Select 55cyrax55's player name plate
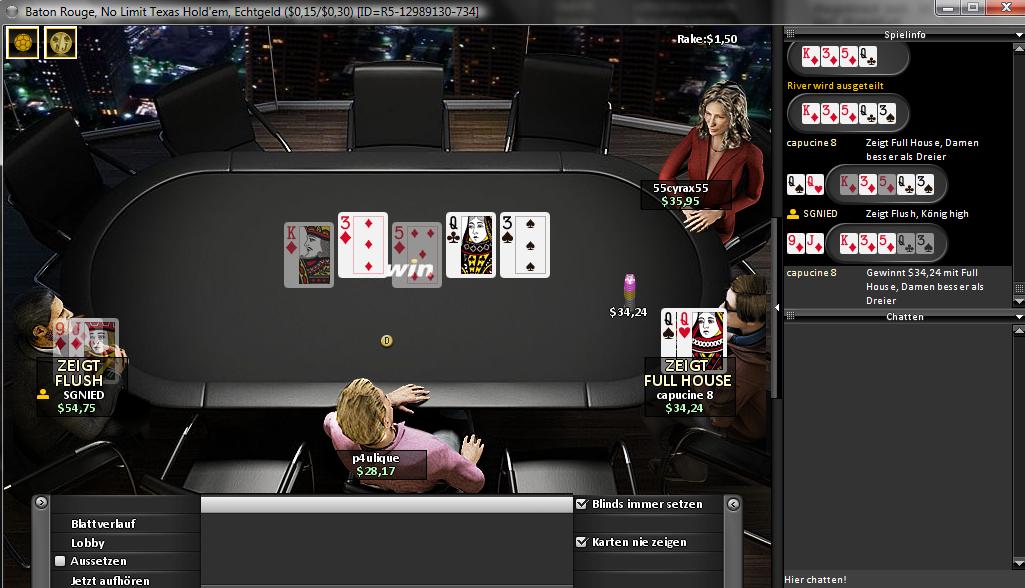Screen dimensions: 1025x588 681,194
